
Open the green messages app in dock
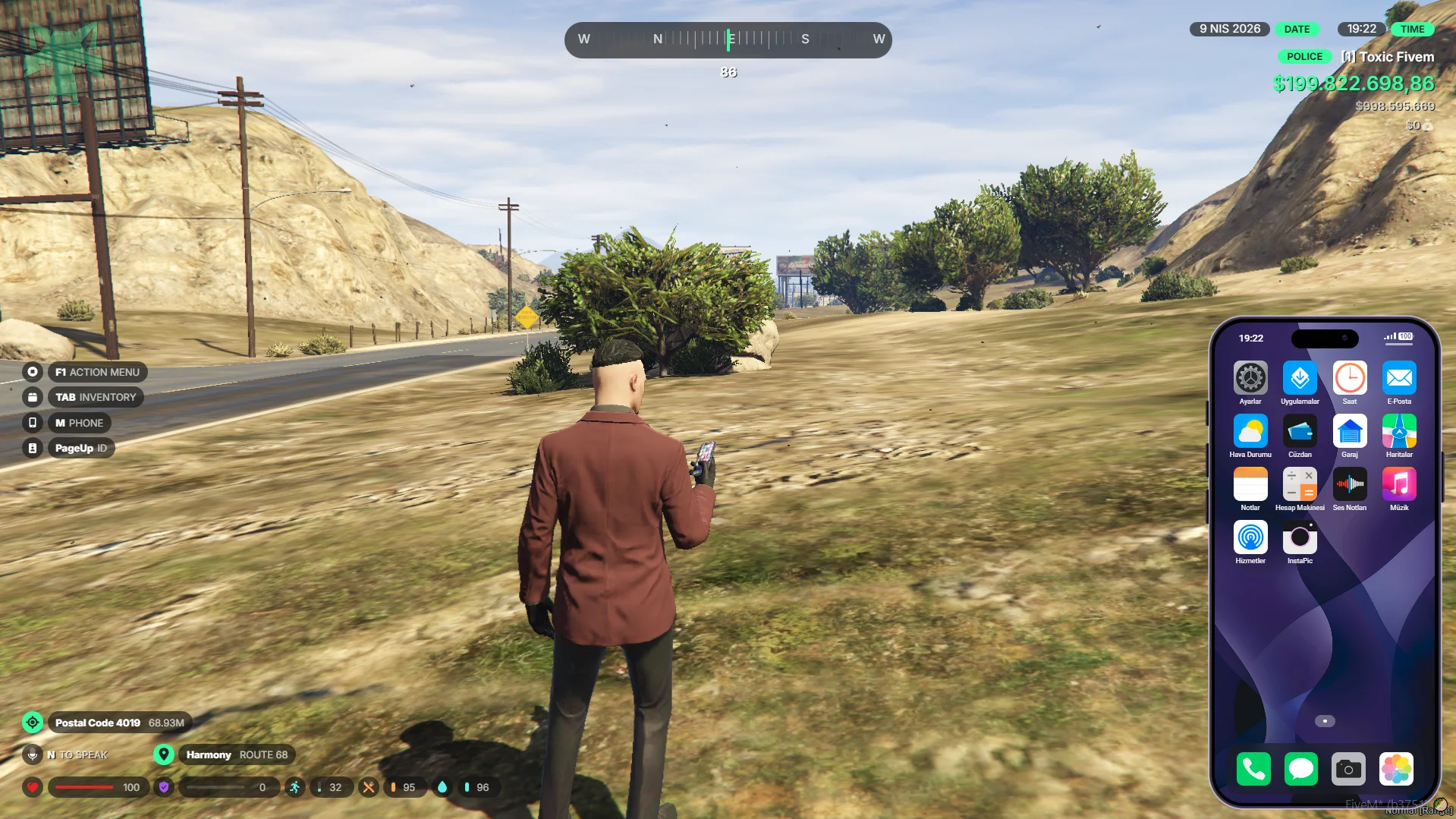[1300, 769]
